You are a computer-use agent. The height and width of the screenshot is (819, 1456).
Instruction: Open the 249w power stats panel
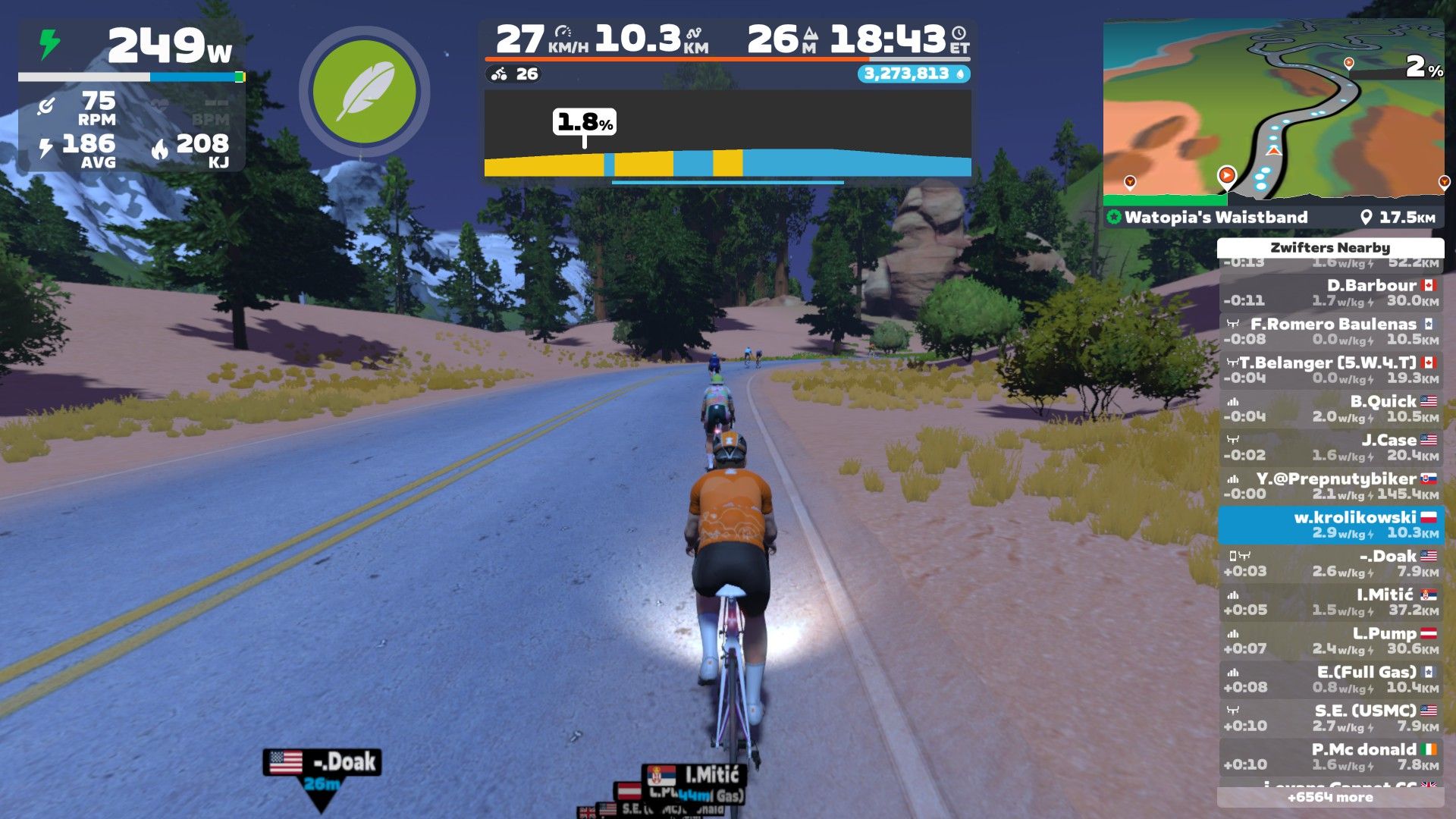pos(132,95)
